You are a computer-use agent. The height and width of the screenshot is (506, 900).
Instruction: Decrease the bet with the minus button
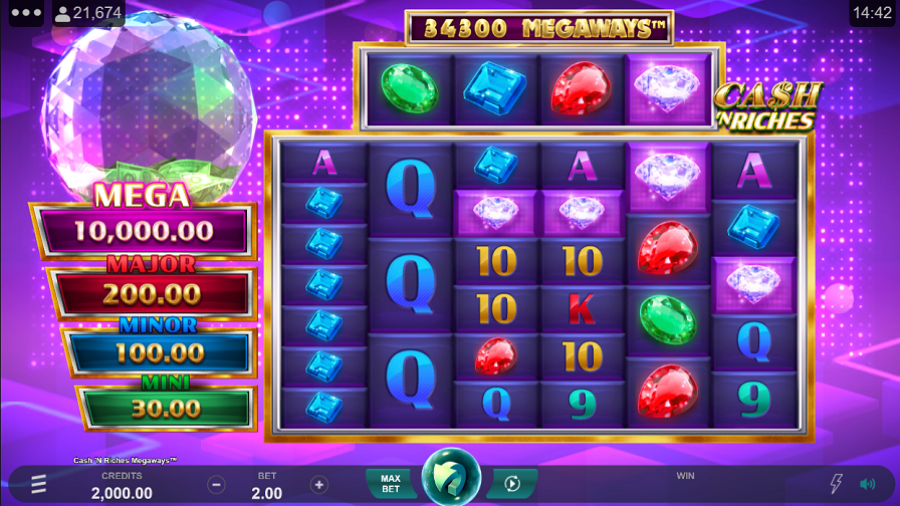coord(216,485)
